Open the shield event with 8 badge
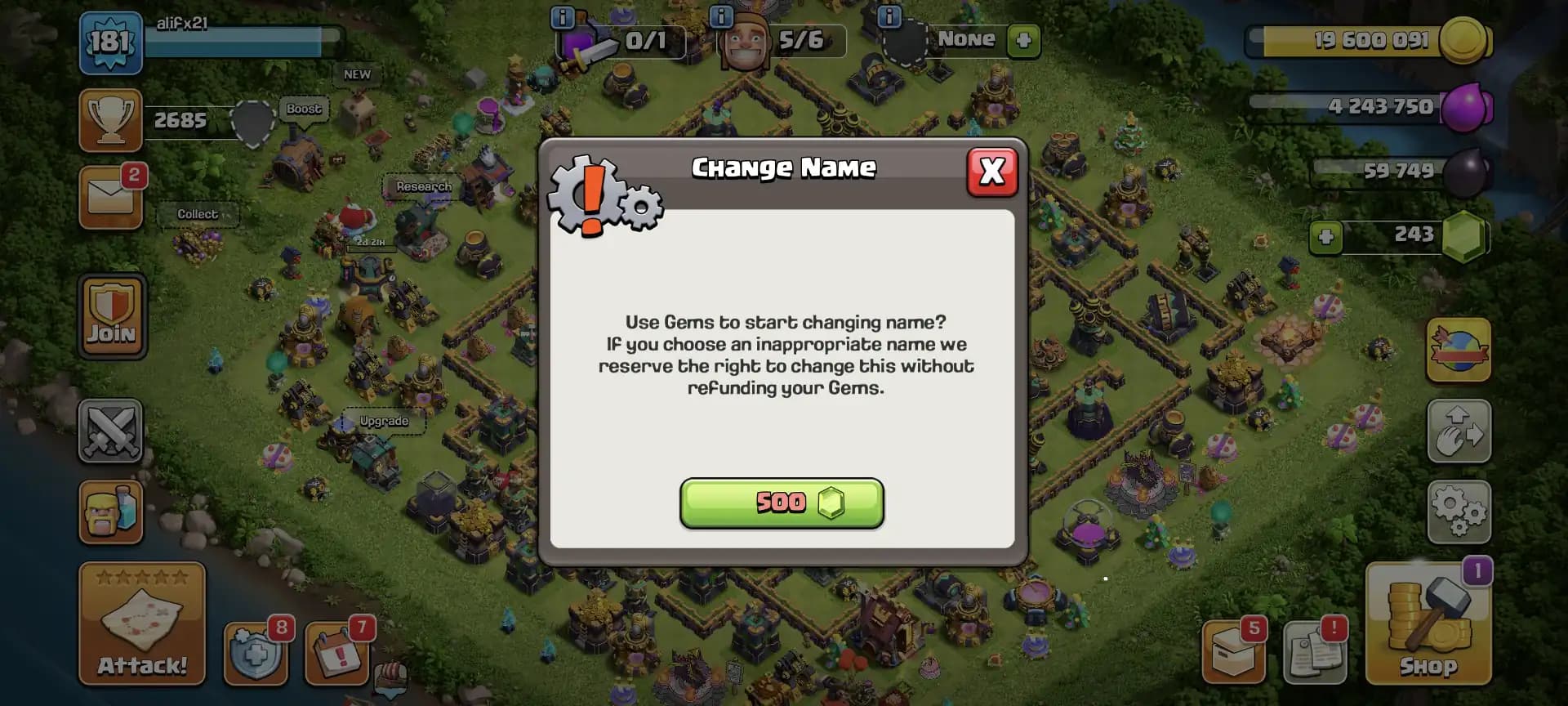Screen dimensions: 1568x706 [256, 654]
